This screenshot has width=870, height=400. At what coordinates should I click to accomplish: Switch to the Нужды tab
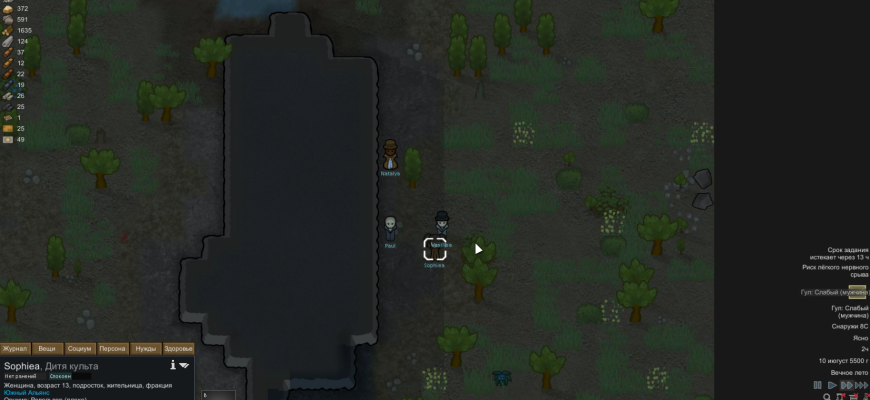(x=145, y=349)
